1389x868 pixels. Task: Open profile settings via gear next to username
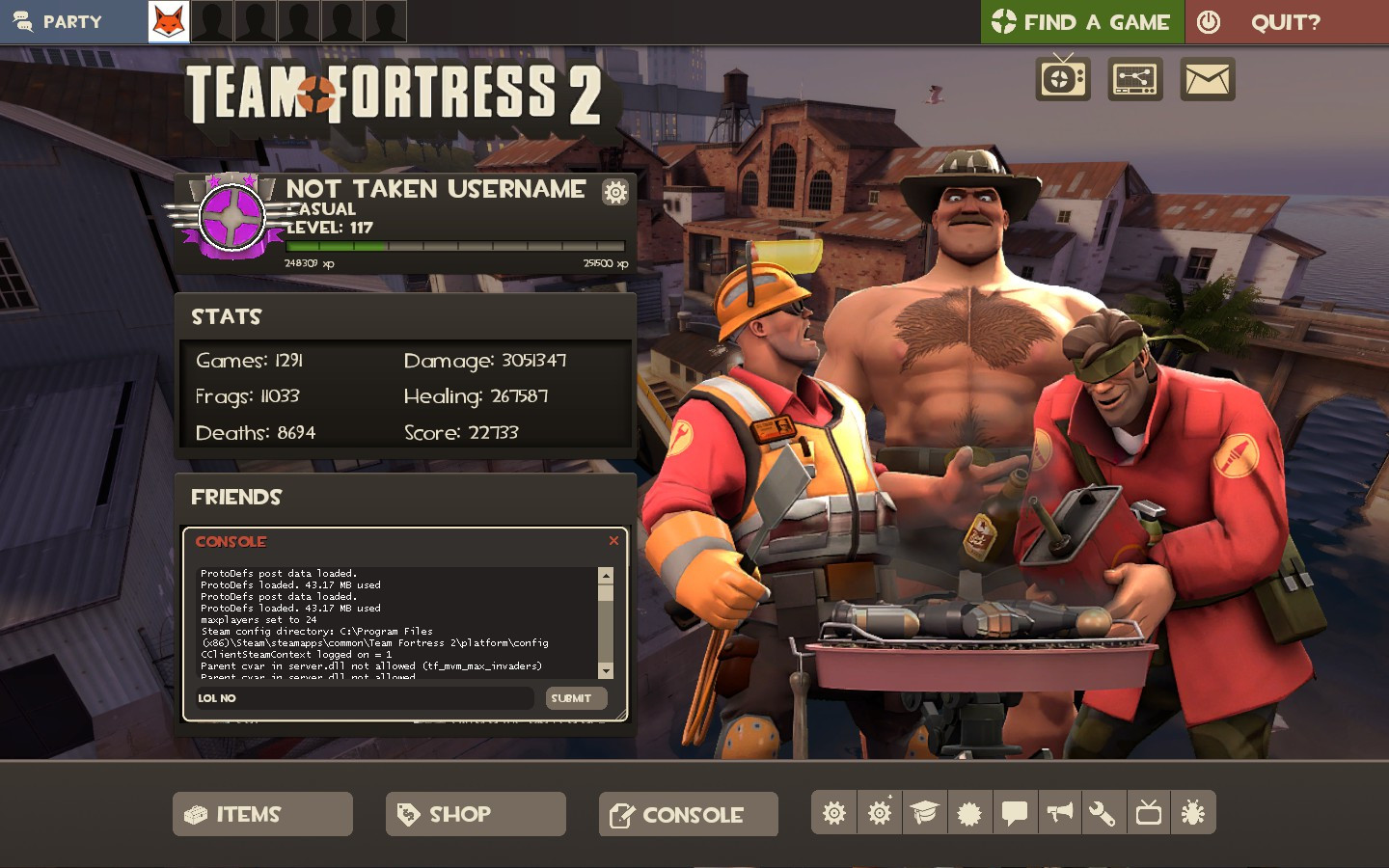(x=614, y=192)
